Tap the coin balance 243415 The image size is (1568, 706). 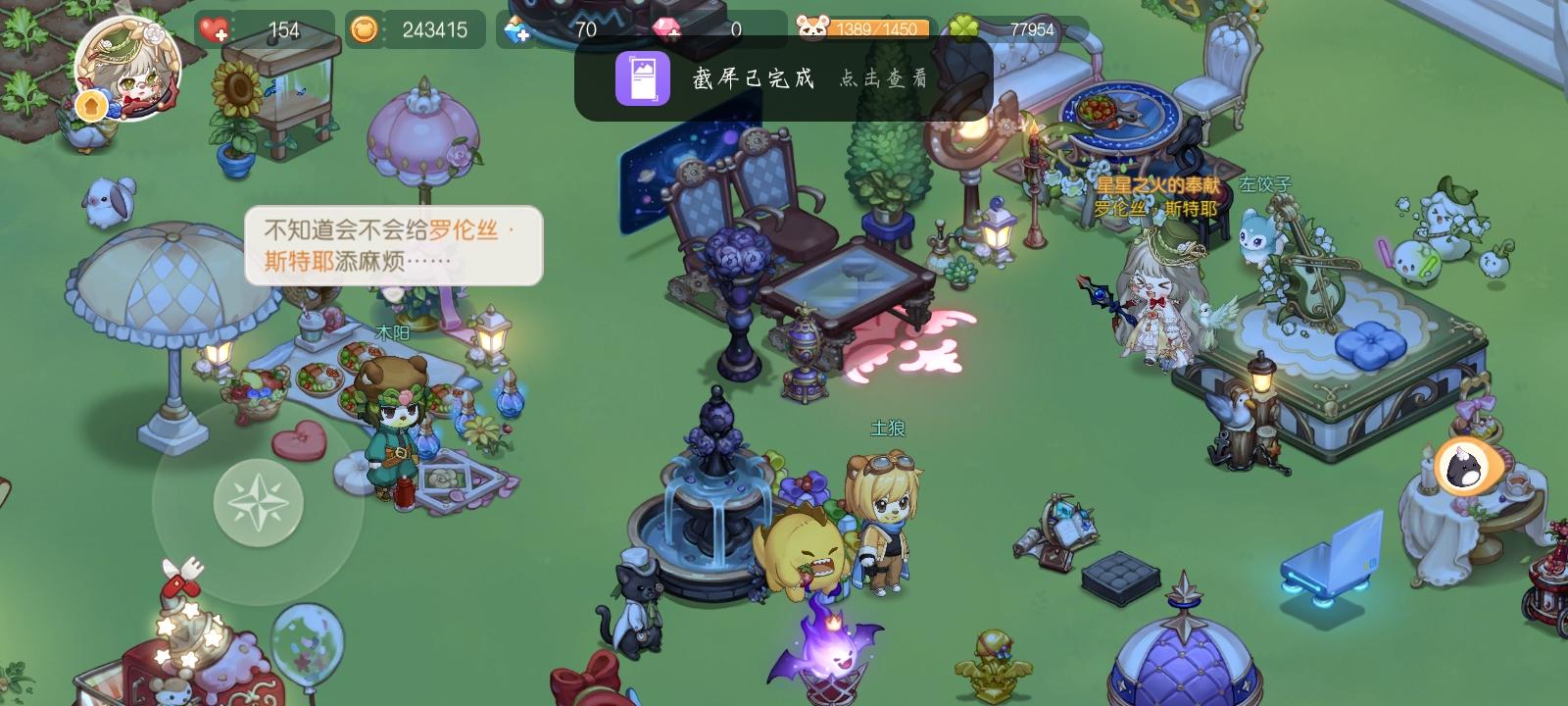(429, 29)
